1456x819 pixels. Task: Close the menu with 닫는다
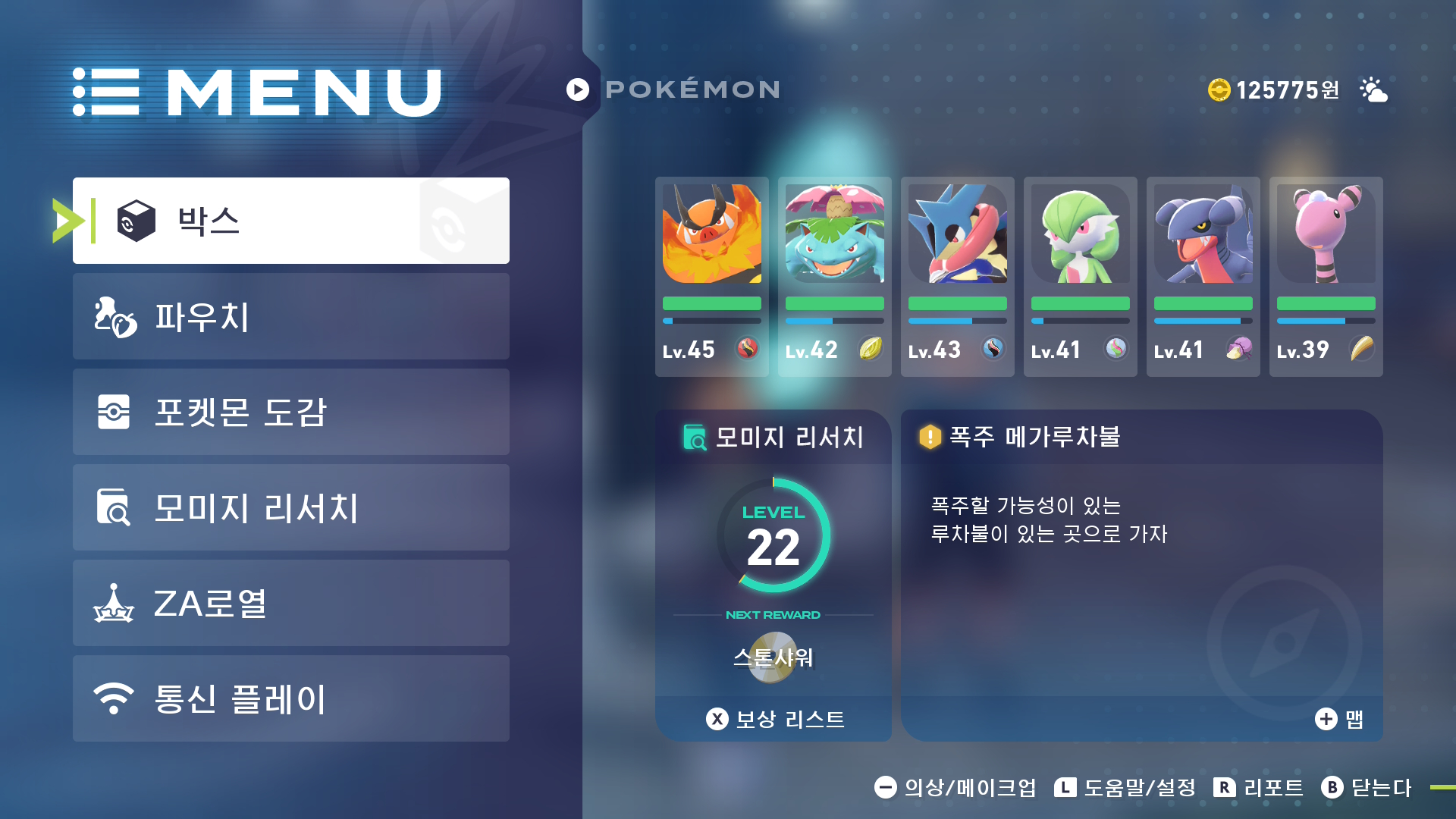click(1367, 788)
